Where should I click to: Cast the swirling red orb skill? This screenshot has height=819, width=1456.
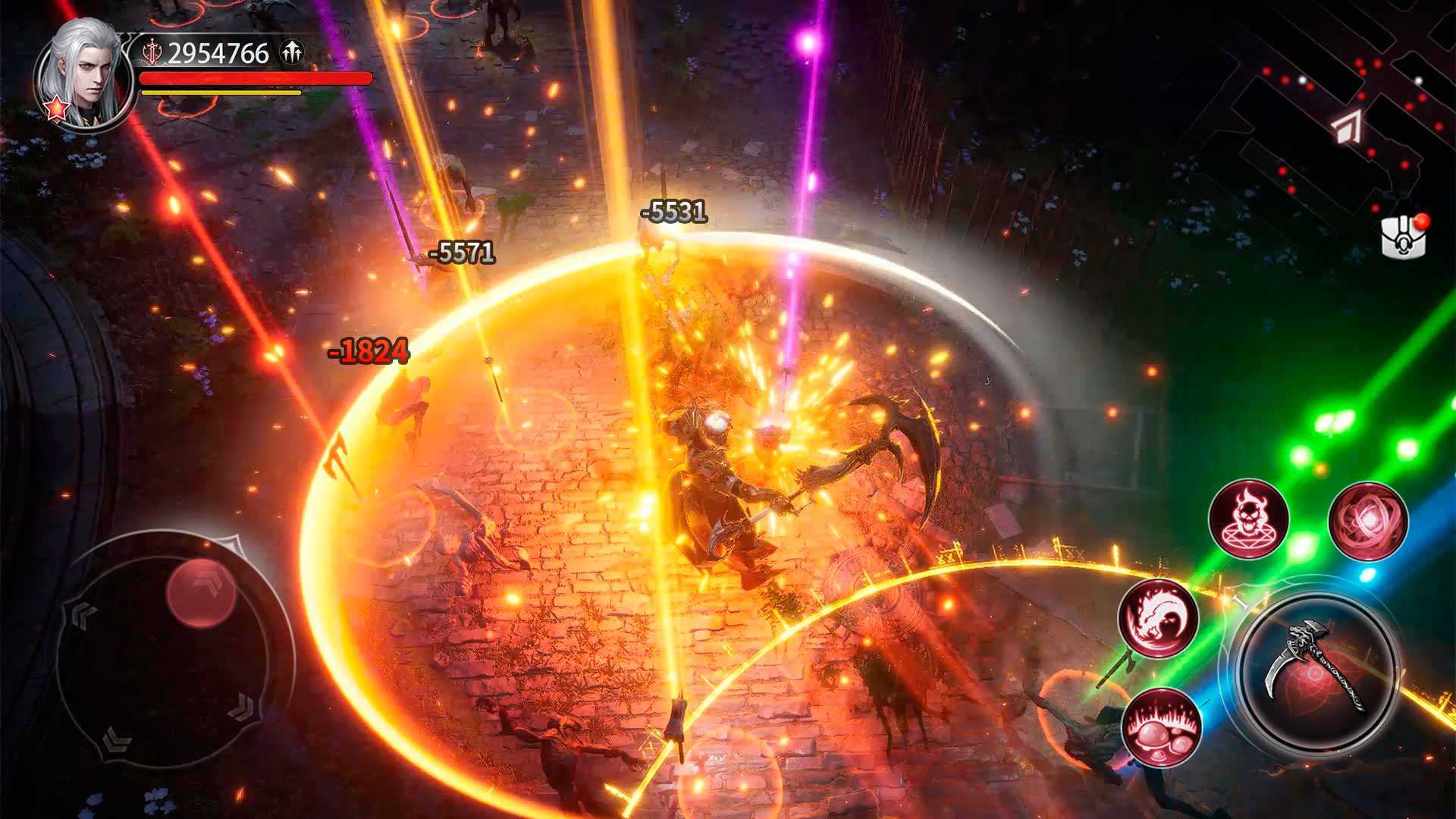click(1368, 521)
